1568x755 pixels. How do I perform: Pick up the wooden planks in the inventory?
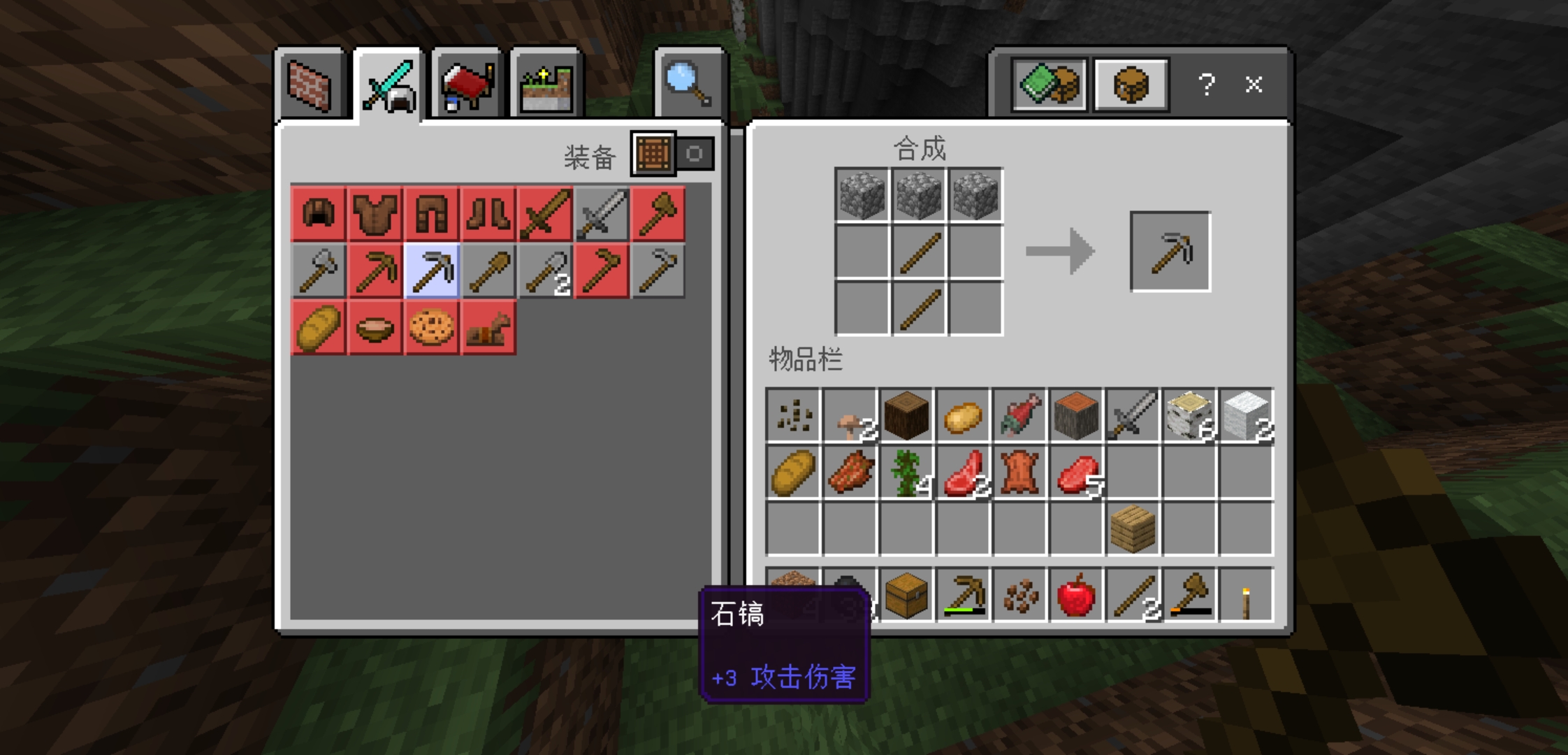(x=1133, y=528)
